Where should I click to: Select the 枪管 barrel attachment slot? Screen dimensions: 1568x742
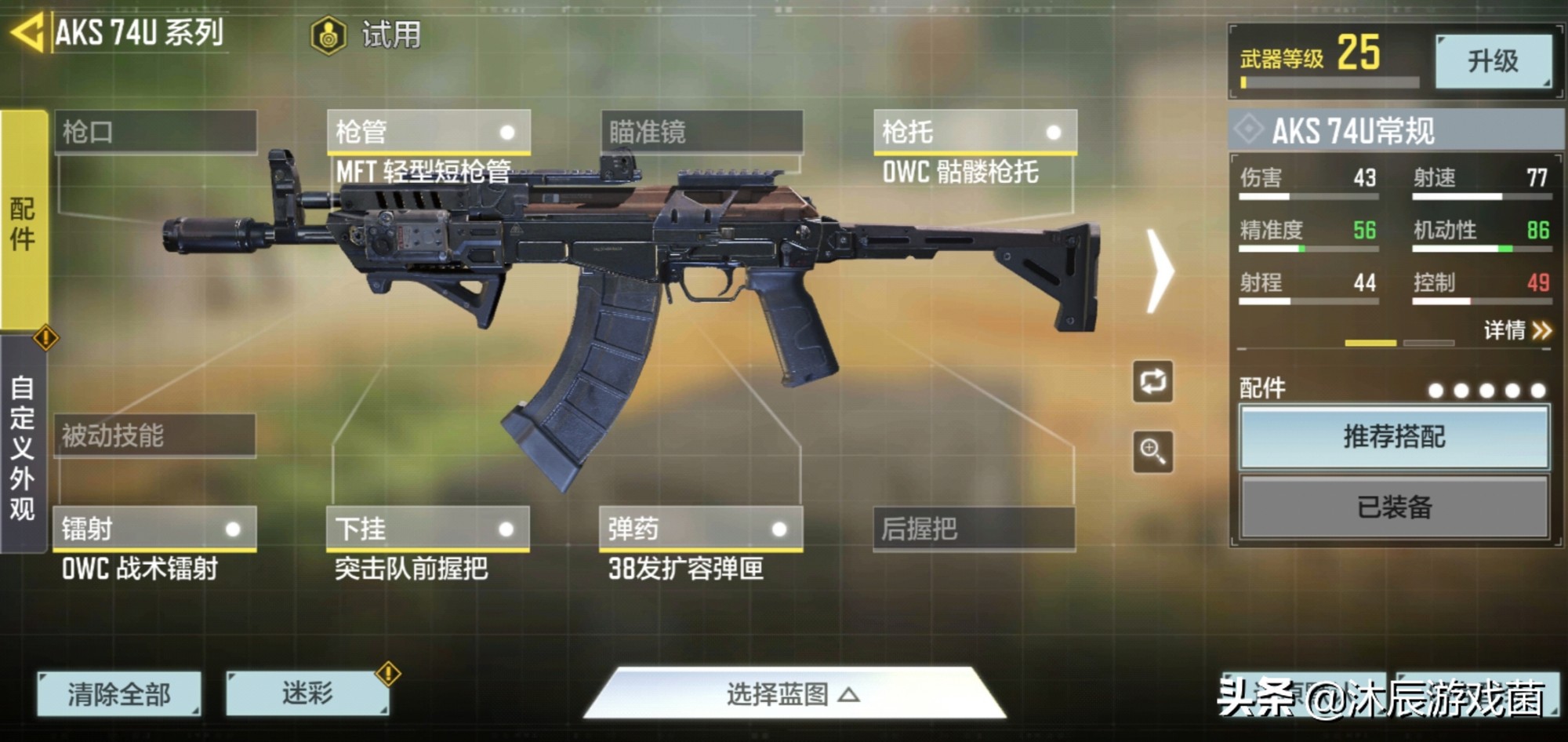428,132
